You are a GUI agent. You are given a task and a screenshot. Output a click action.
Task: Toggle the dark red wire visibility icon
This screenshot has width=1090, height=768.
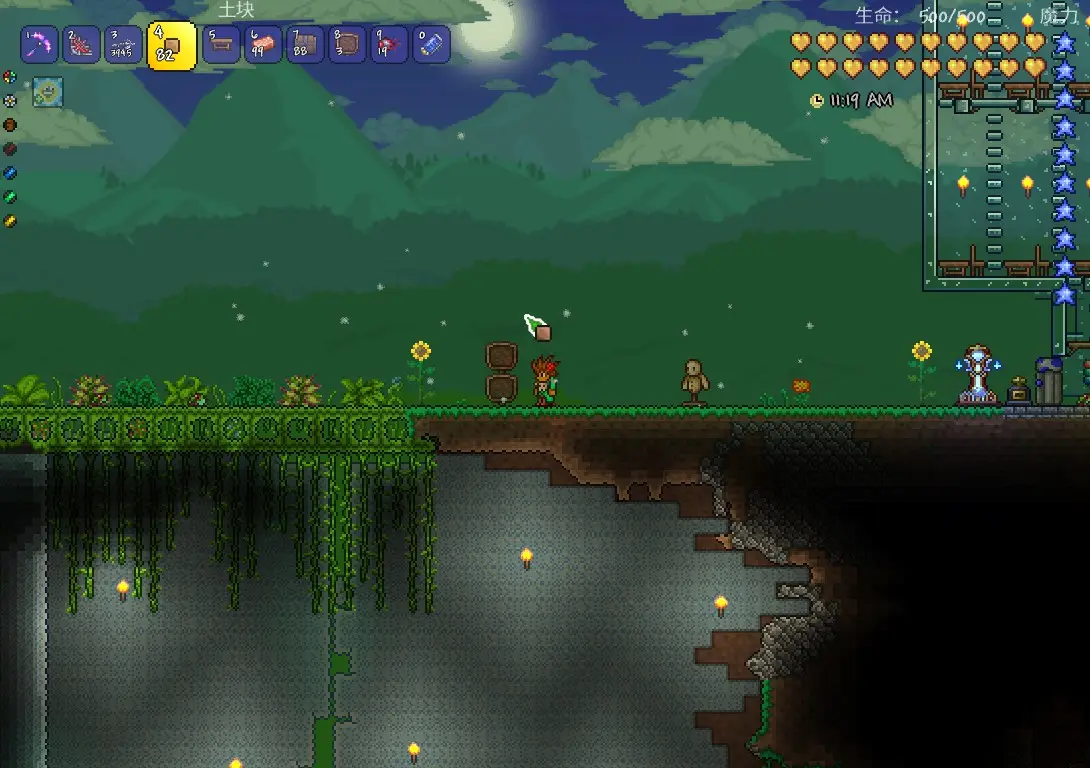point(10,149)
